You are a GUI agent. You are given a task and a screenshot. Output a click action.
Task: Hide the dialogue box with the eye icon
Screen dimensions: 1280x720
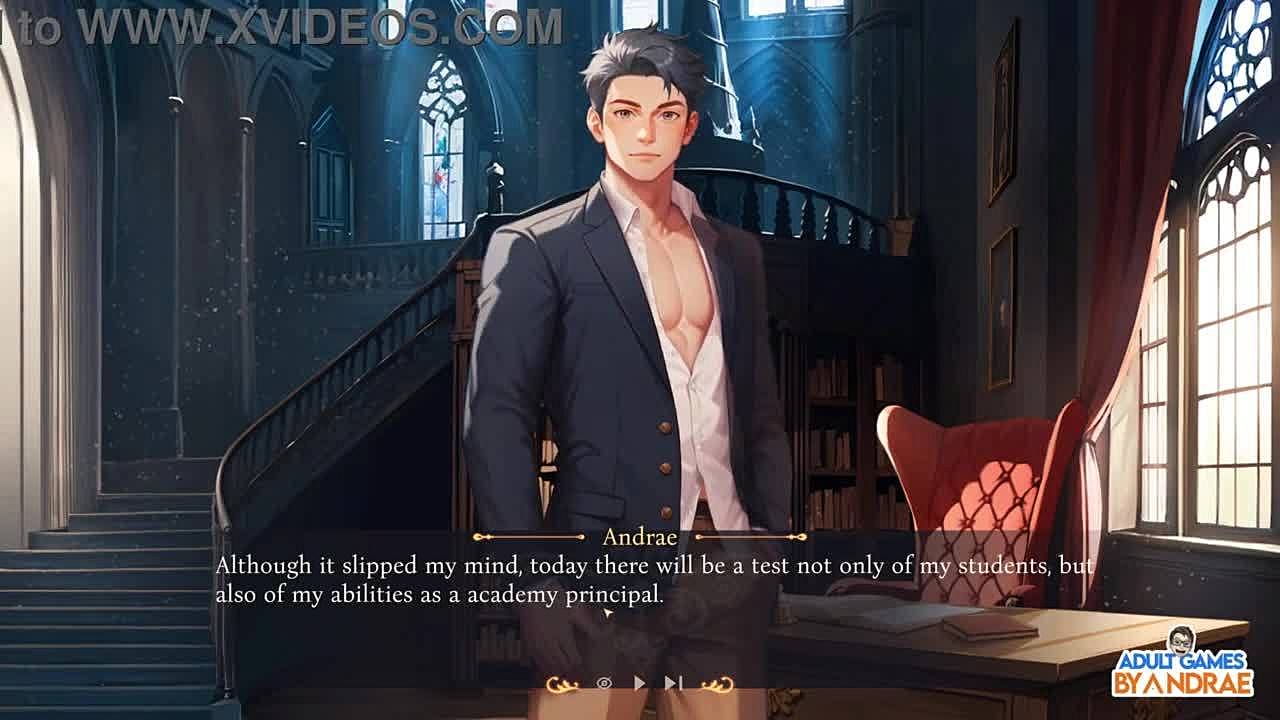[604, 683]
